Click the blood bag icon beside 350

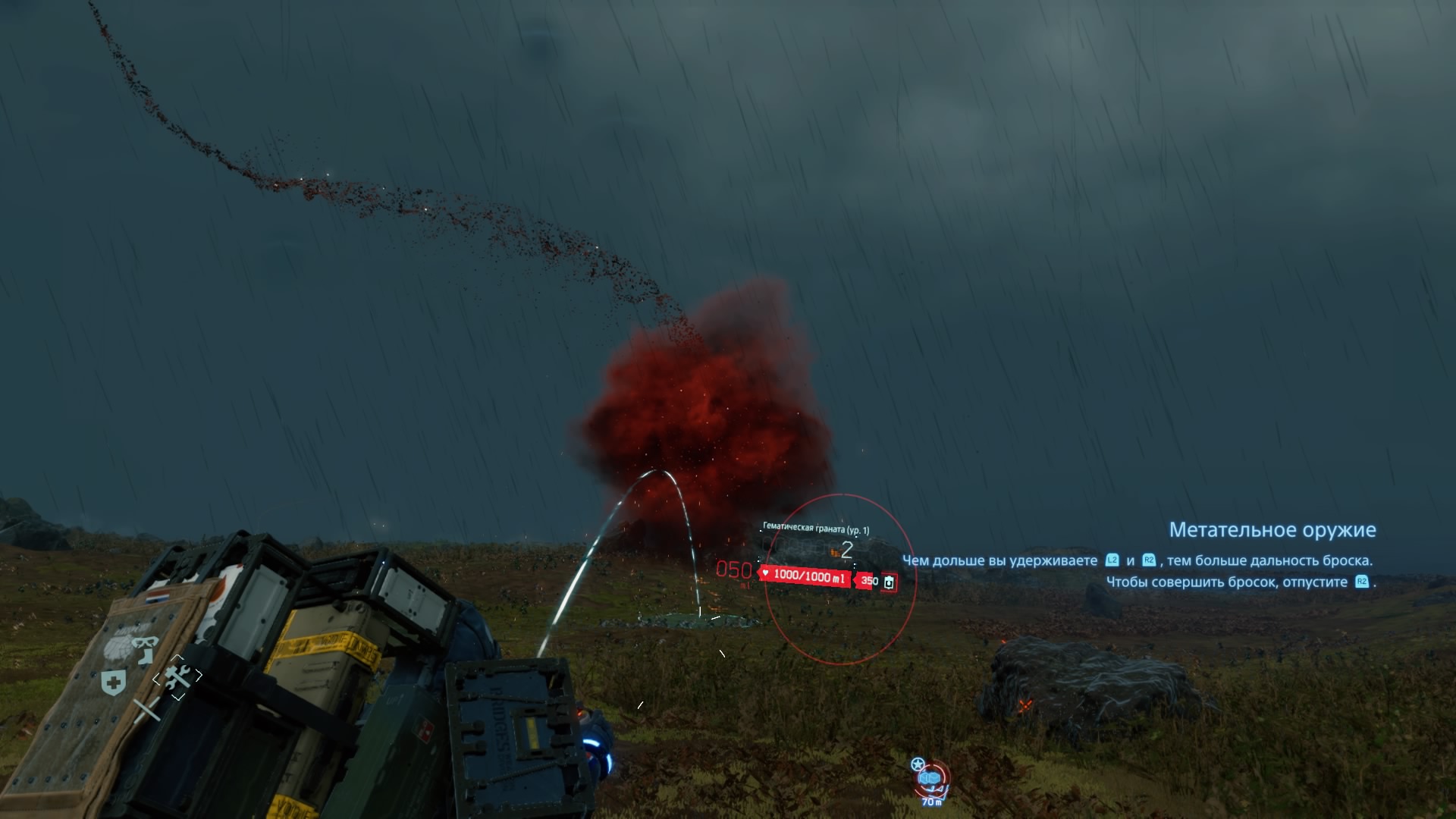pos(889,582)
